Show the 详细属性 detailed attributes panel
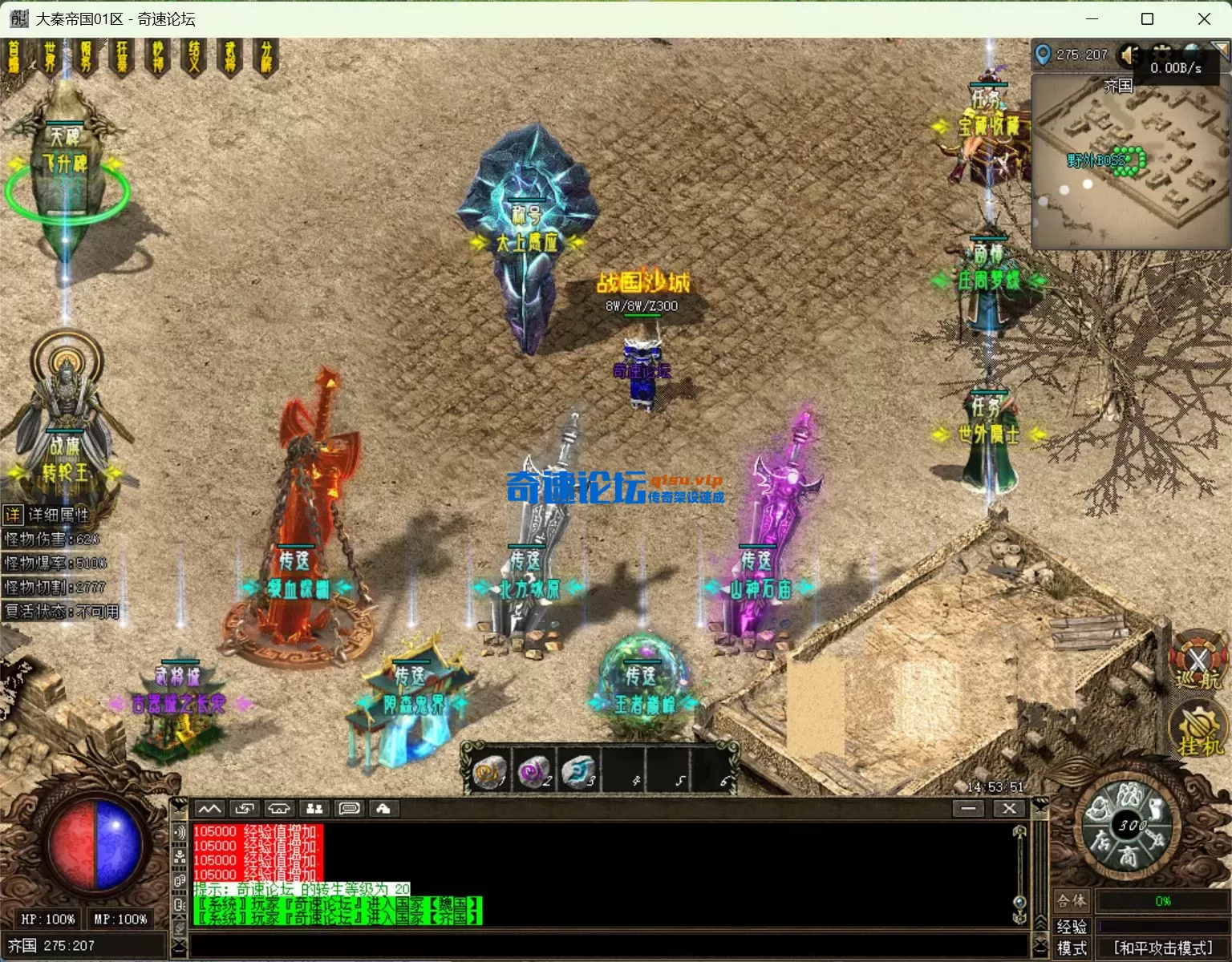This screenshot has width=1232, height=962. point(48,515)
